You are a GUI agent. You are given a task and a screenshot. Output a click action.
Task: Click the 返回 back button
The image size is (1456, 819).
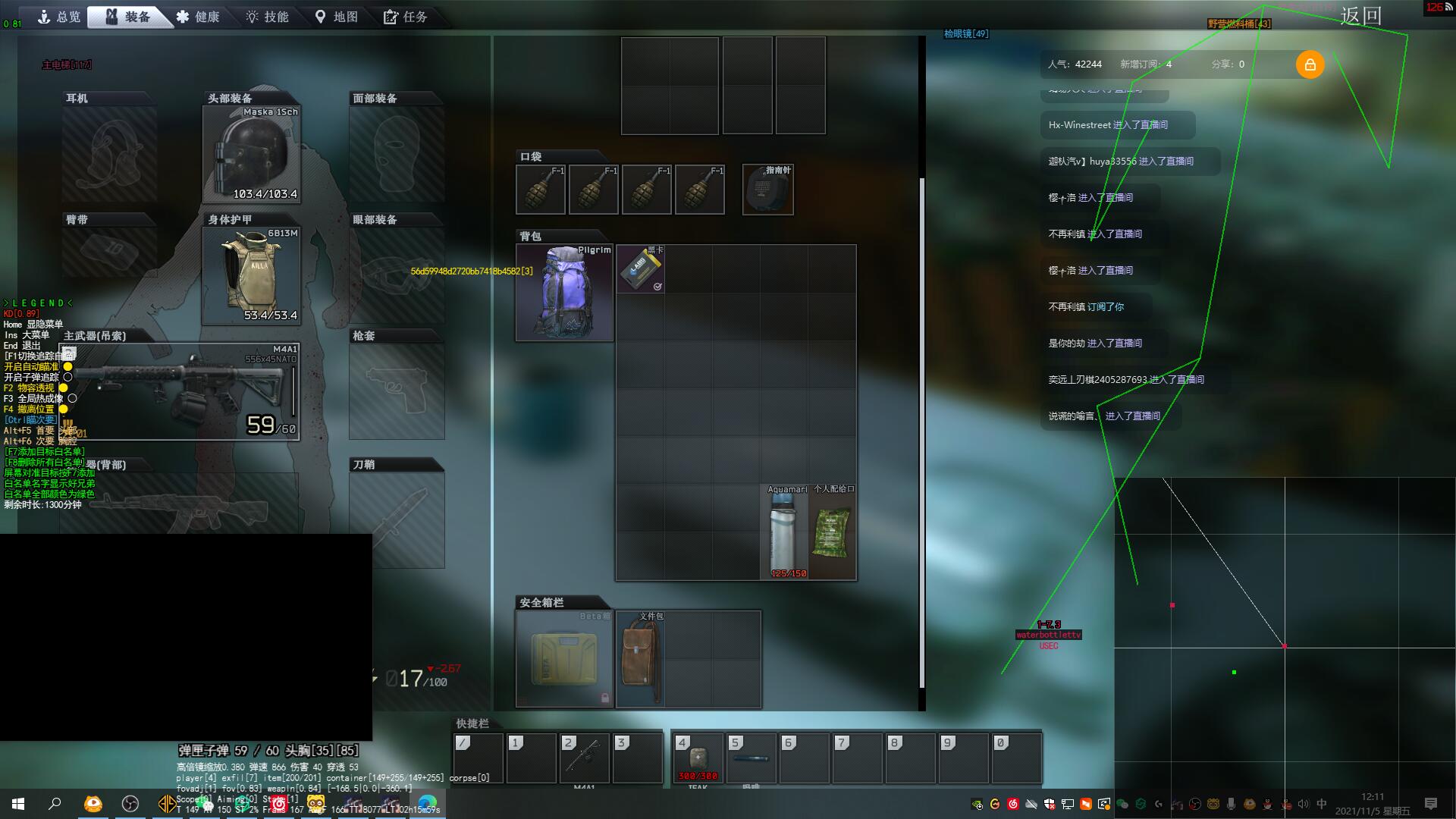click(1360, 16)
